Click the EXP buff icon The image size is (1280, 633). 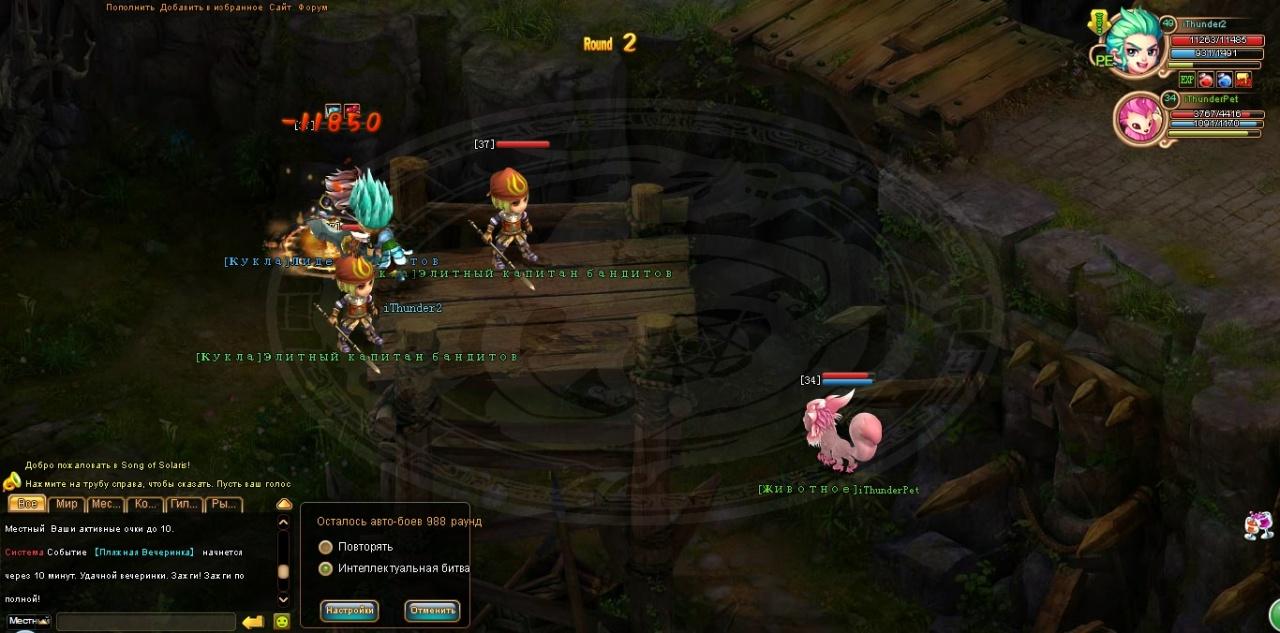[1187, 80]
